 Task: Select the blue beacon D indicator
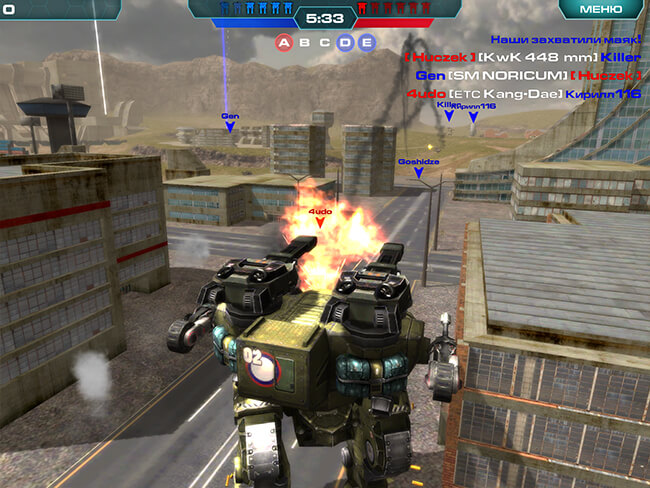tap(345, 43)
